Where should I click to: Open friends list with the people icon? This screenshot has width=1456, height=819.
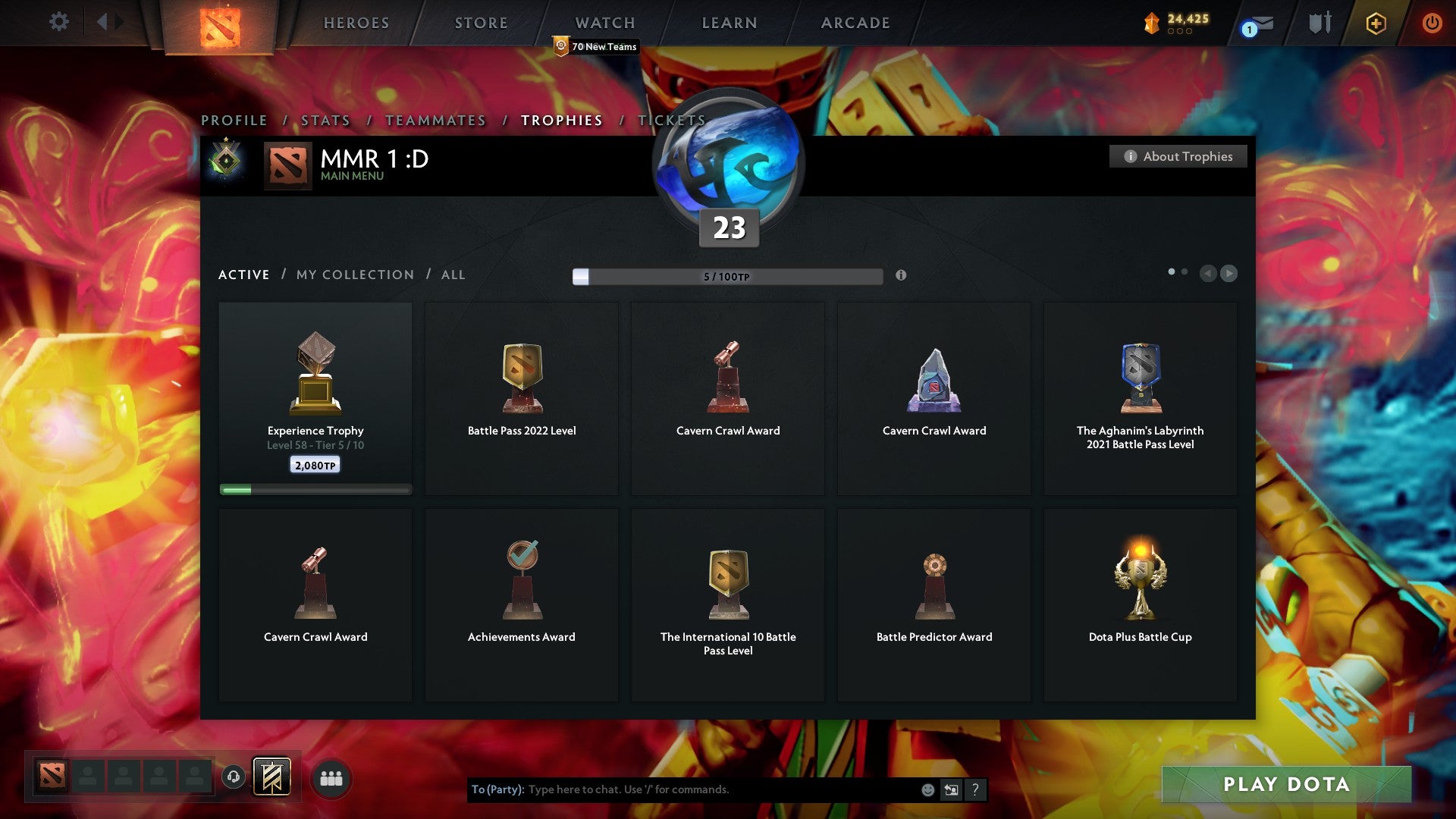pyautogui.click(x=331, y=777)
